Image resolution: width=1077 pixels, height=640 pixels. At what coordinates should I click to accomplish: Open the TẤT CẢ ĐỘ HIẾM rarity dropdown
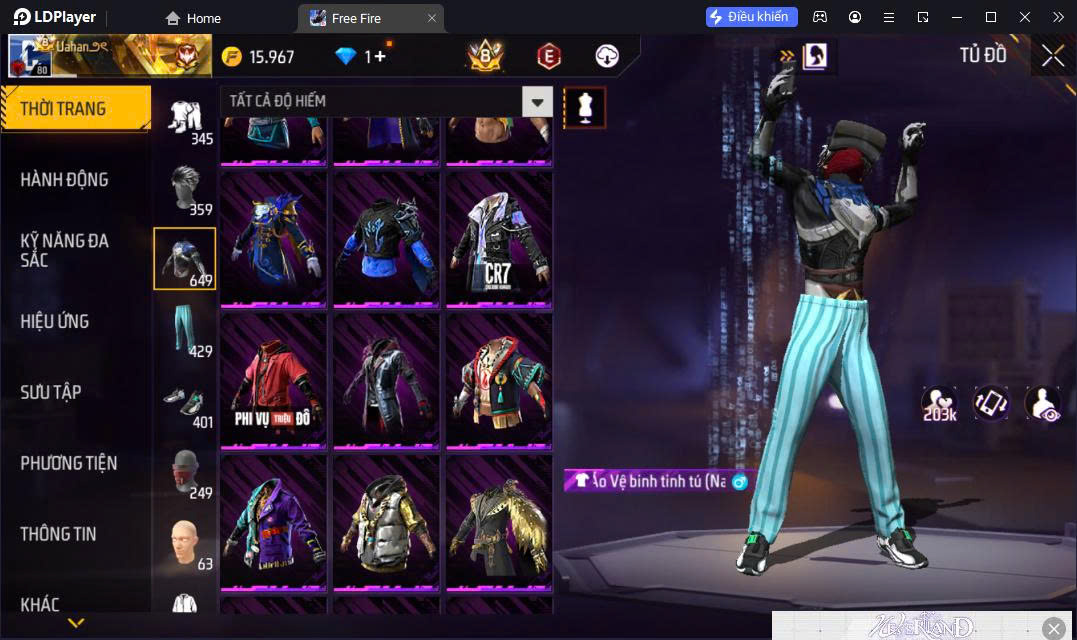coord(538,101)
